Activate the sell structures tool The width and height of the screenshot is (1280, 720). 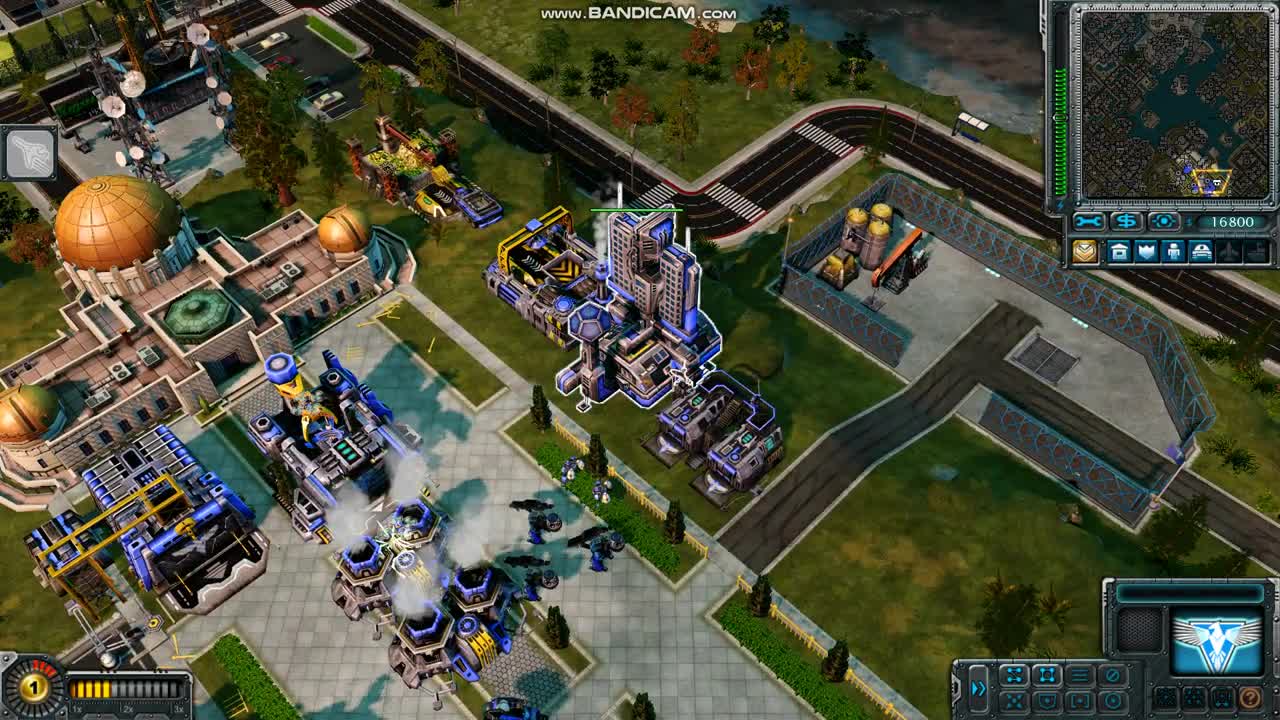[1127, 221]
